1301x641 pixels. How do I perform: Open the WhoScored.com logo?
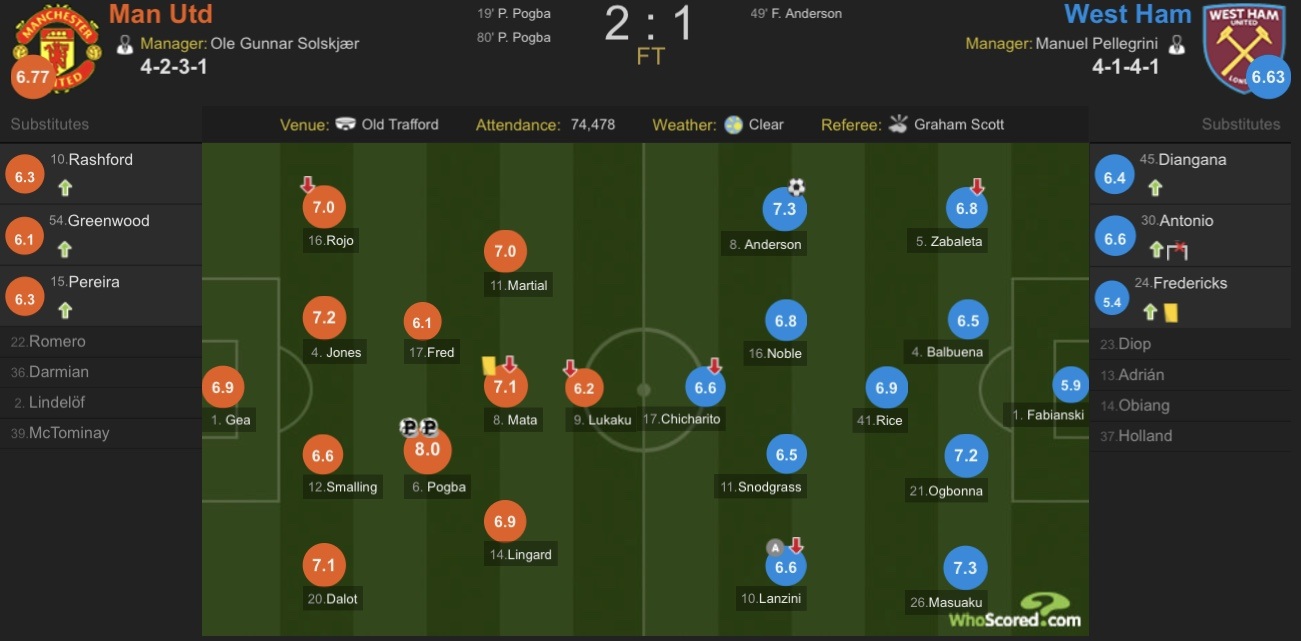coord(1017,612)
